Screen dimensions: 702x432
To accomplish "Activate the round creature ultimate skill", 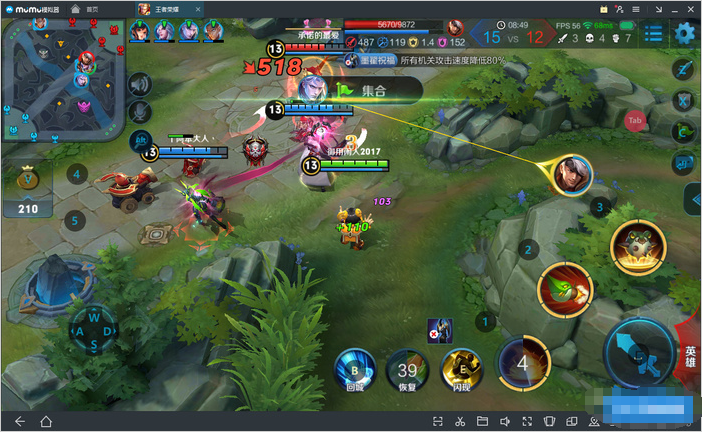I will click(638, 247).
